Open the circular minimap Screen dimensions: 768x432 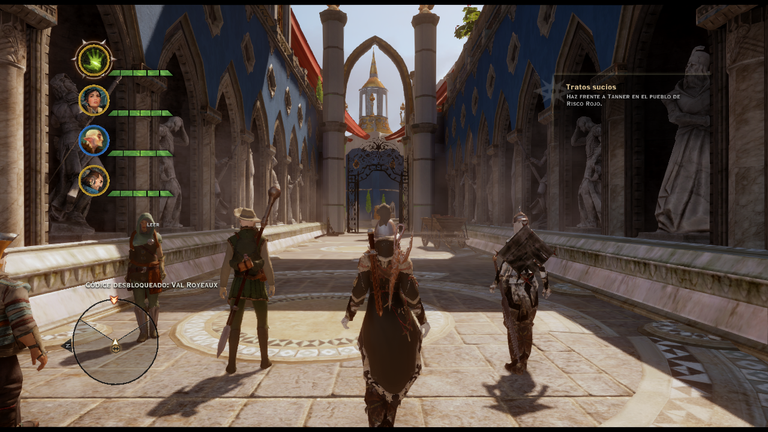pos(115,341)
